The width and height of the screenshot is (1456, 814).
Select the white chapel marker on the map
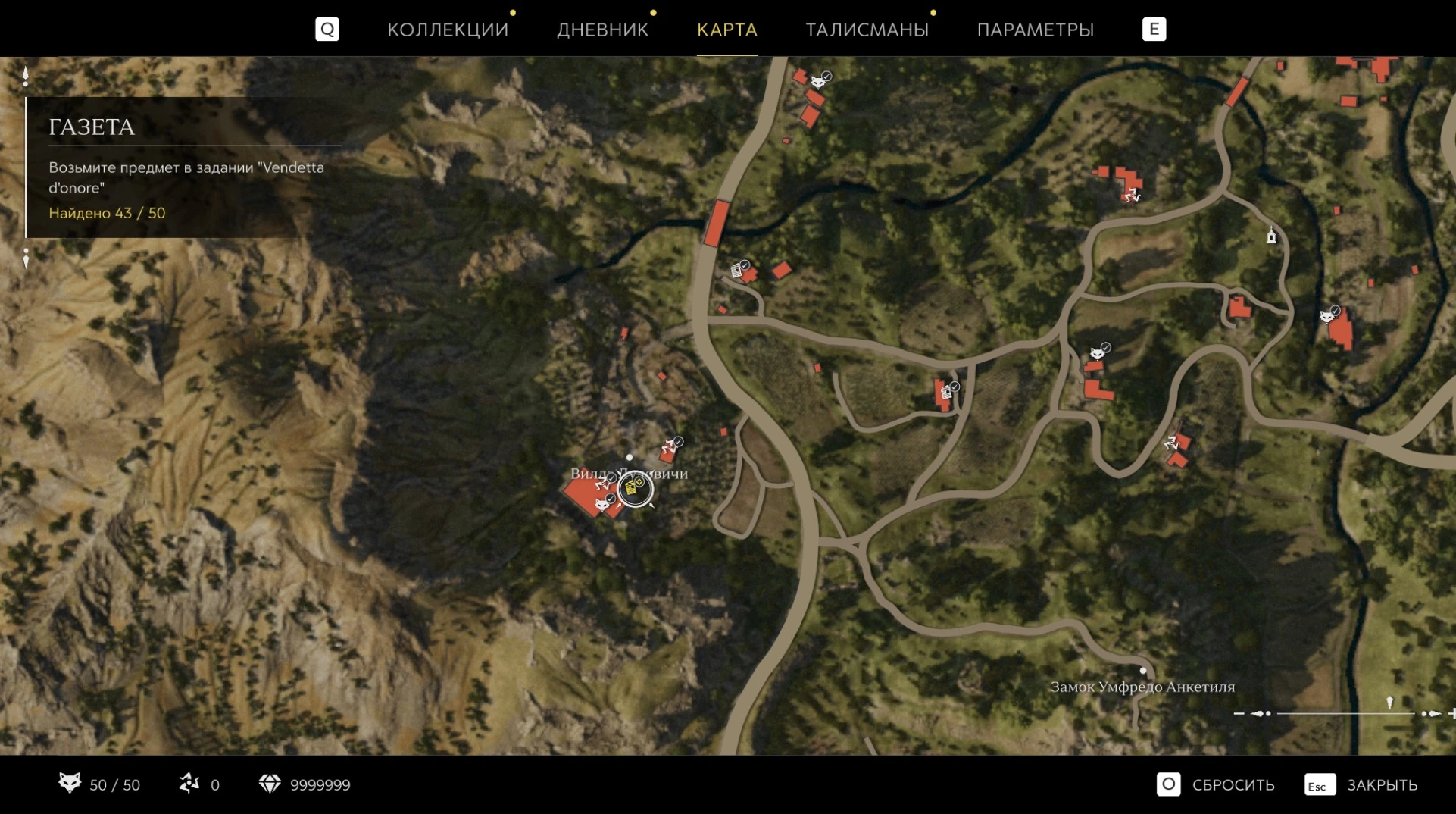tap(1271, 236)
